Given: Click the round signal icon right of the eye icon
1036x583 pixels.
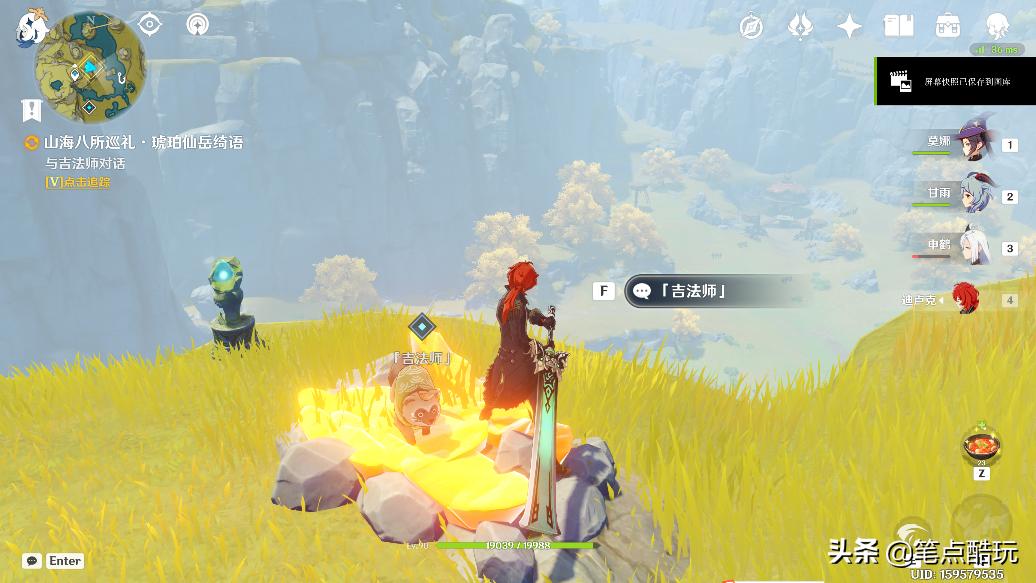Looking at the screenshot, I should 198,25.
